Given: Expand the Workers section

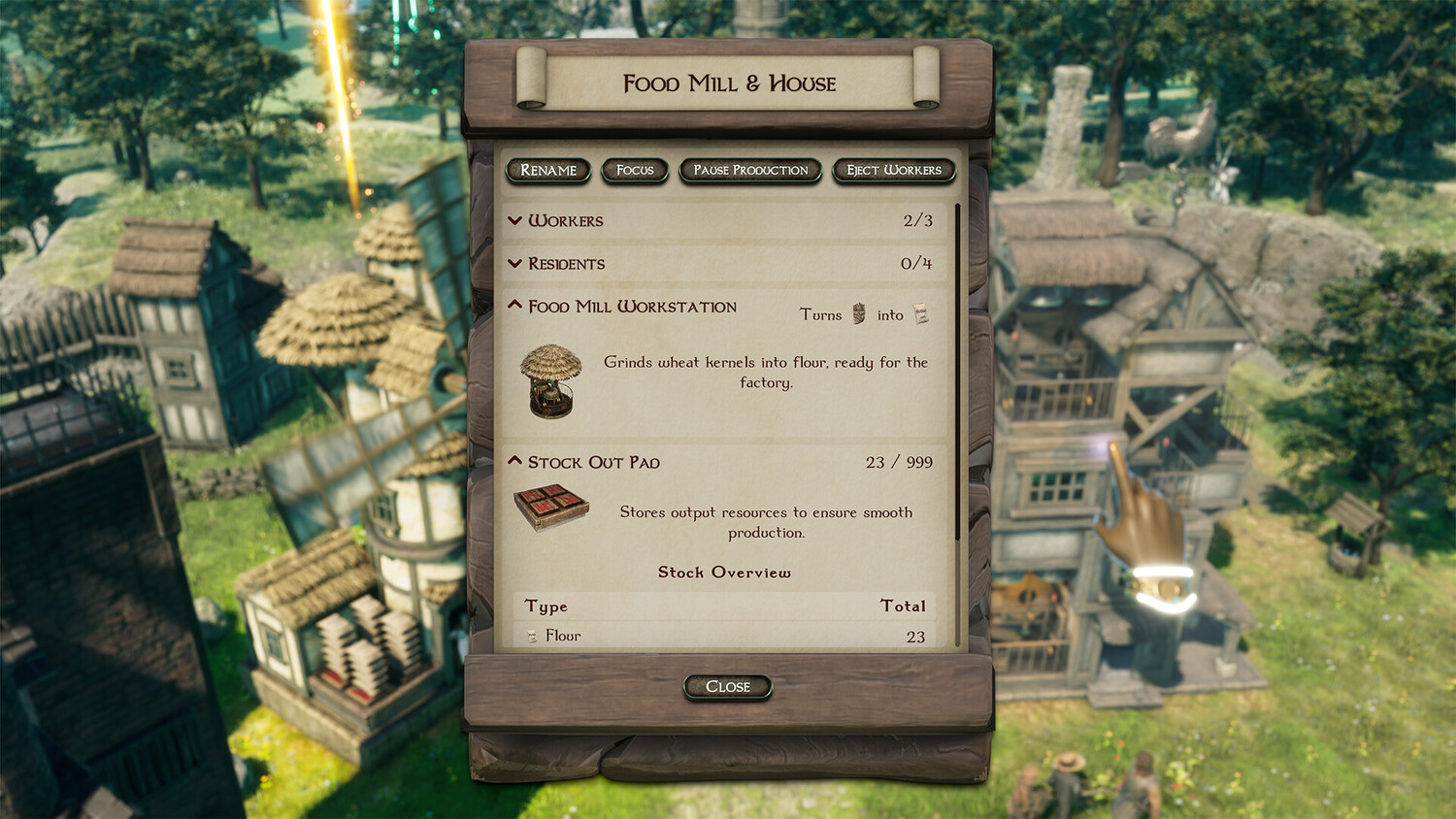Looking at the screenshot, I should [x=515, y=221].
